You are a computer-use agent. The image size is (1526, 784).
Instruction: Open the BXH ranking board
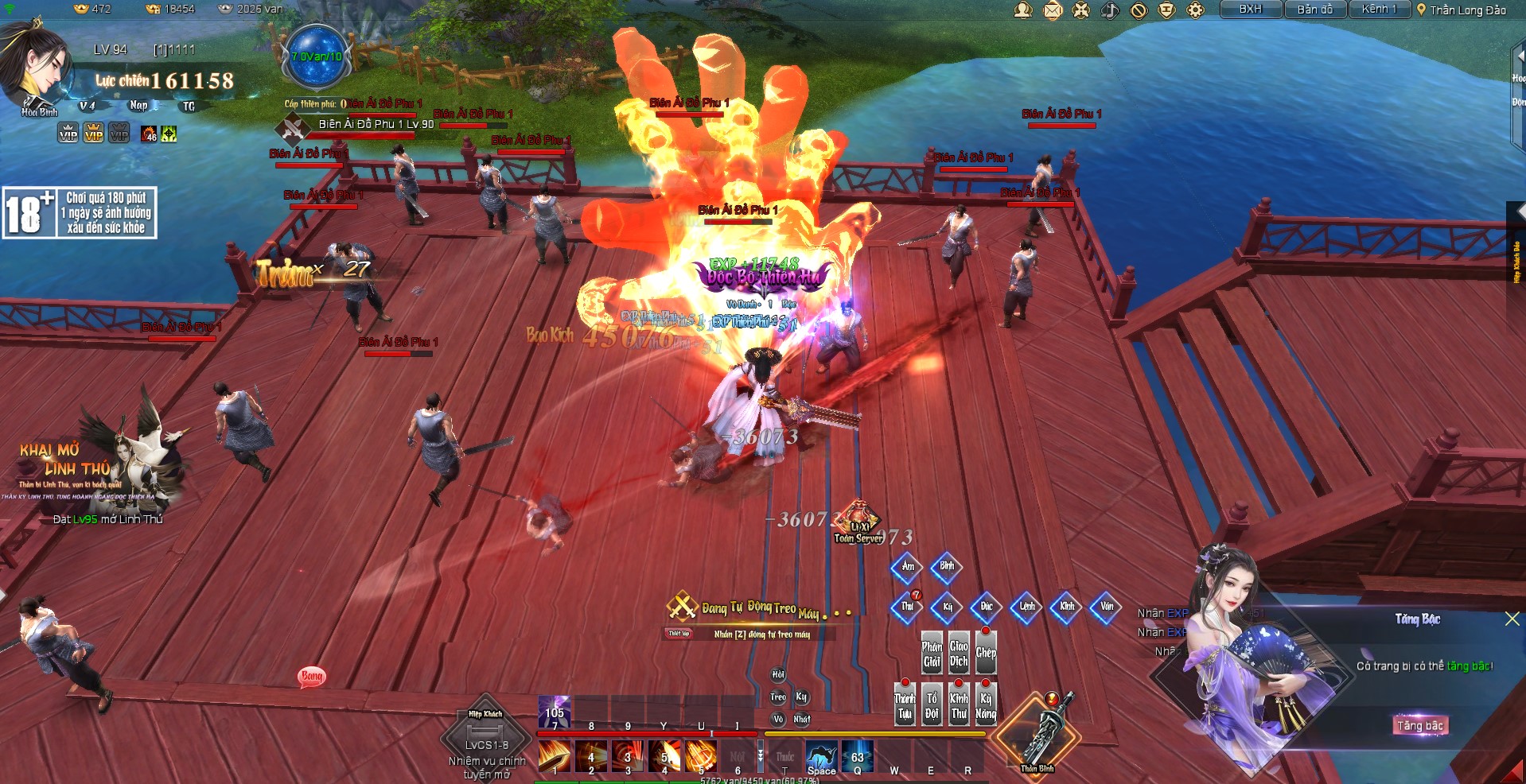pyautogui.click(x=1251, y=10)
